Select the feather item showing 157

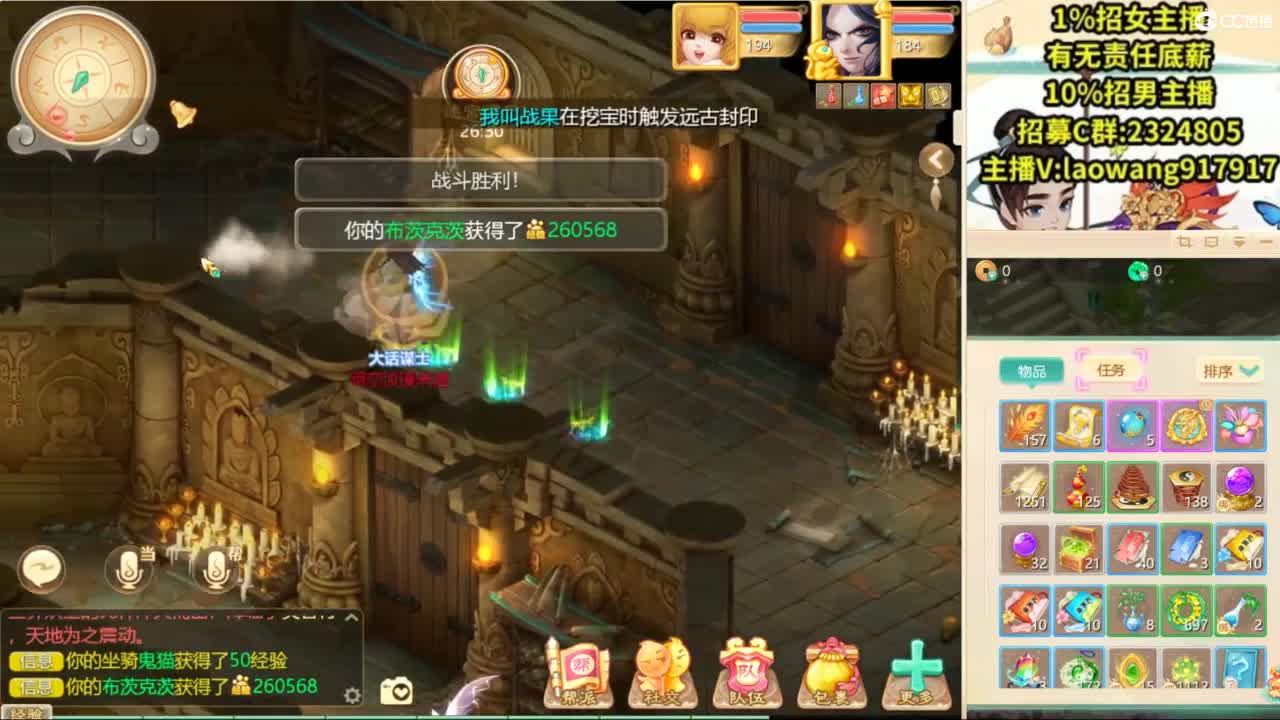pos(1024,425)
